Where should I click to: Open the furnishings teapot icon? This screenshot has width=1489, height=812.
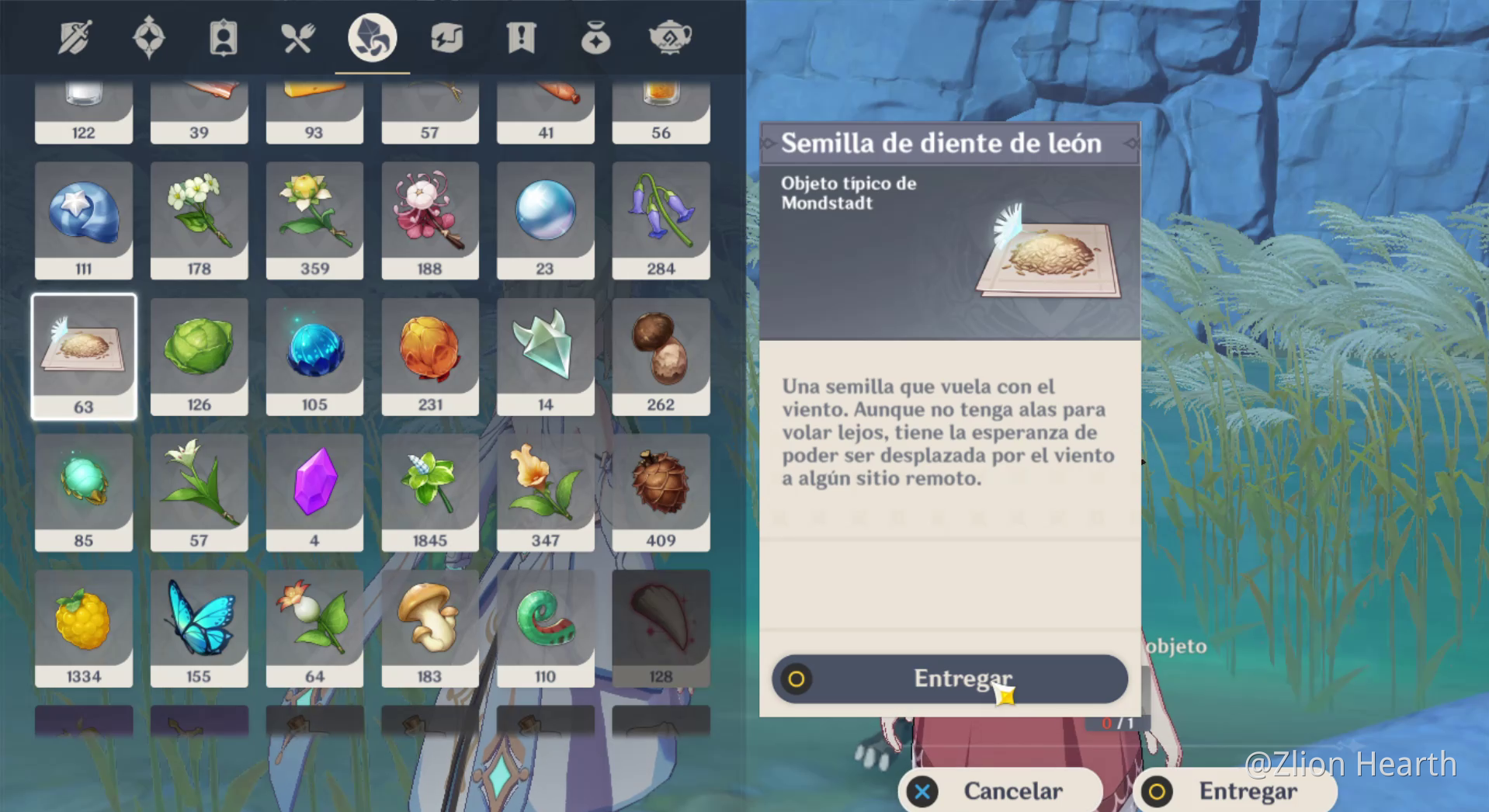(670, 36)
